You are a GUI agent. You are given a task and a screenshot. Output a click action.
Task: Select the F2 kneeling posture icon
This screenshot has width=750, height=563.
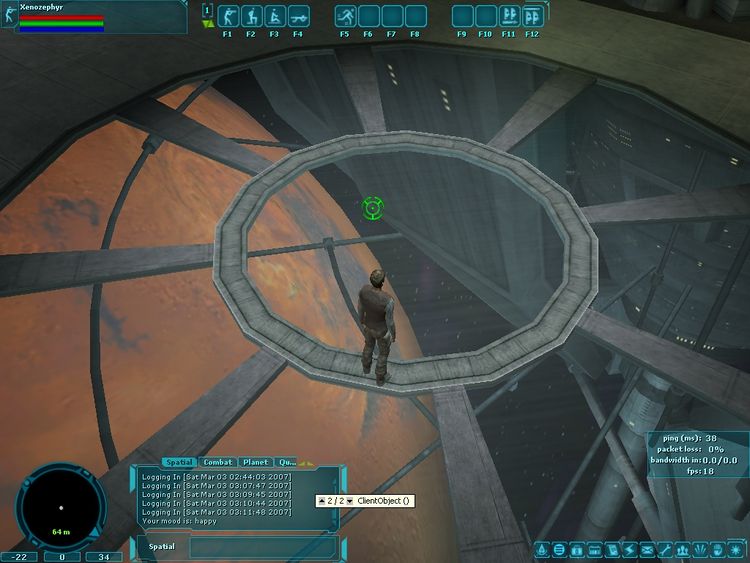click(x=250, y=16)
